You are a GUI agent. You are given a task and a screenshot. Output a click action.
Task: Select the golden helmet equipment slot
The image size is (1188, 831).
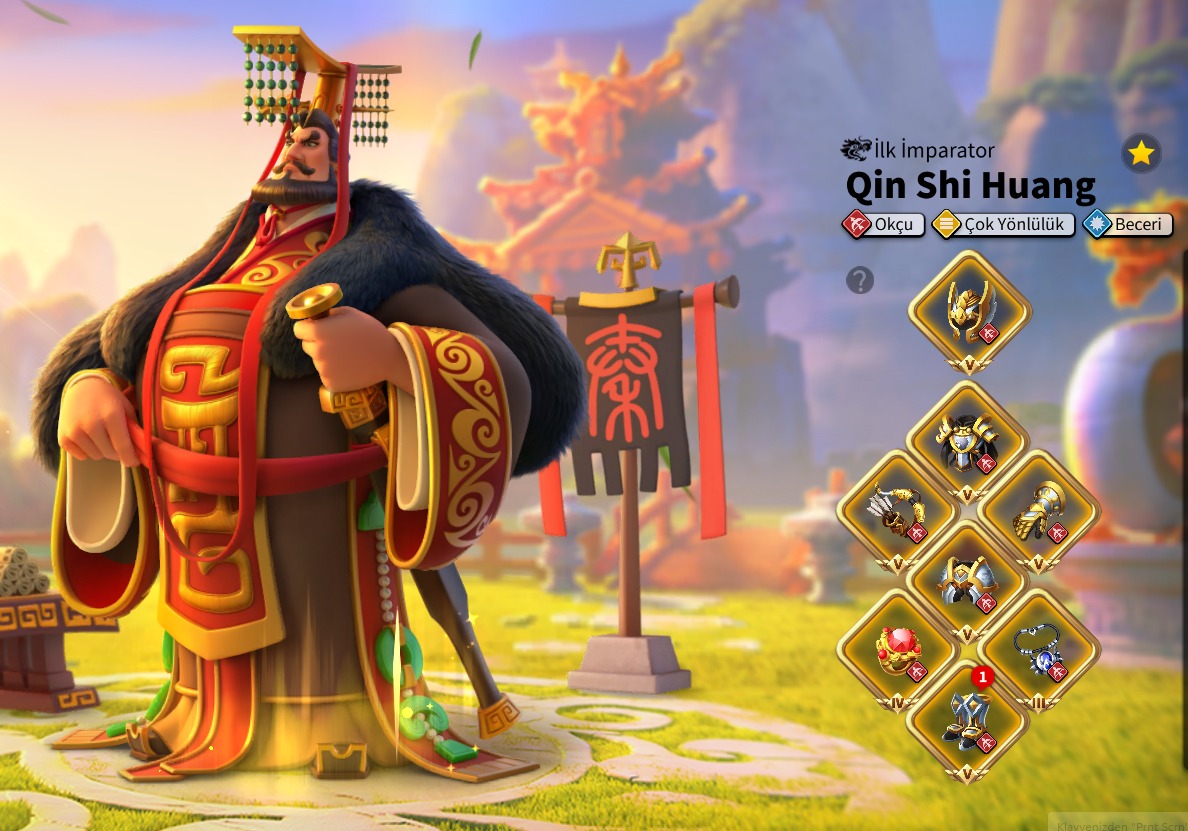[969, 311]
